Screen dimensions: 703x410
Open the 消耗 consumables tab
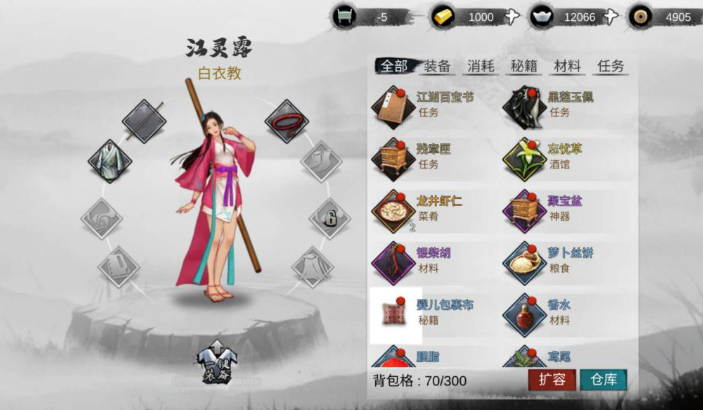(x=480, y=66)
